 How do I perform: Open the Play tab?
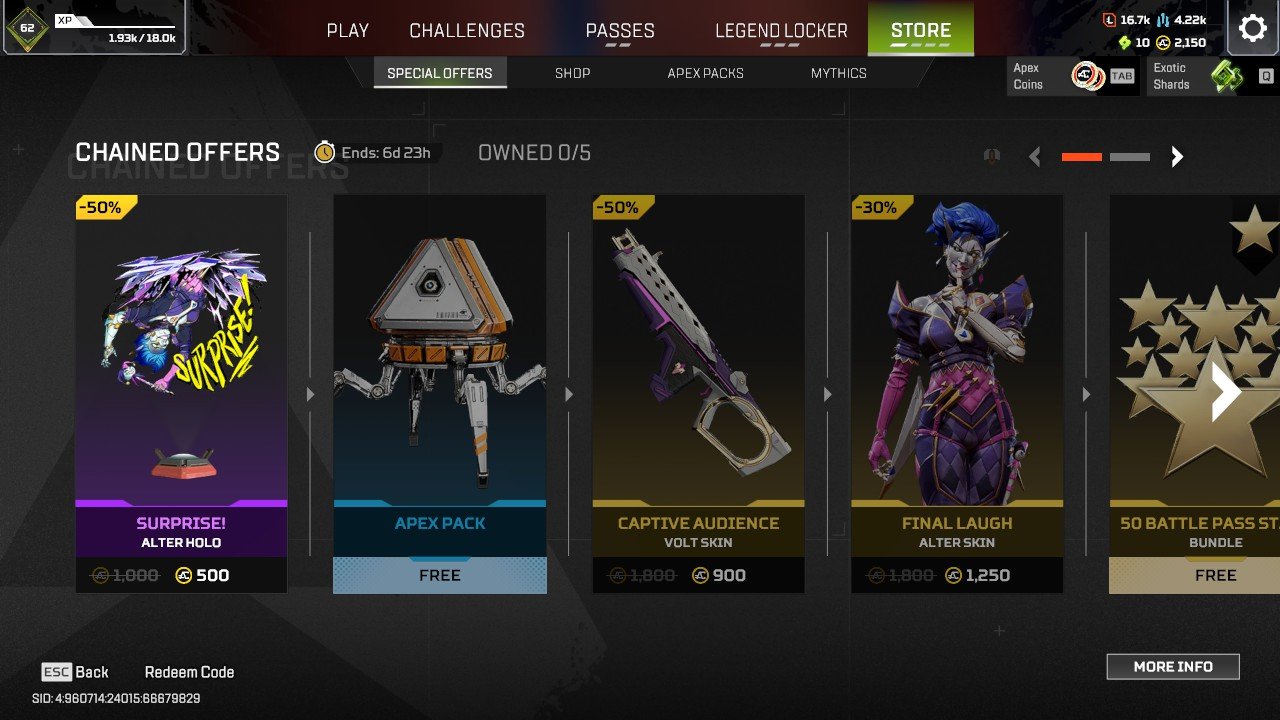coord(347,30)
